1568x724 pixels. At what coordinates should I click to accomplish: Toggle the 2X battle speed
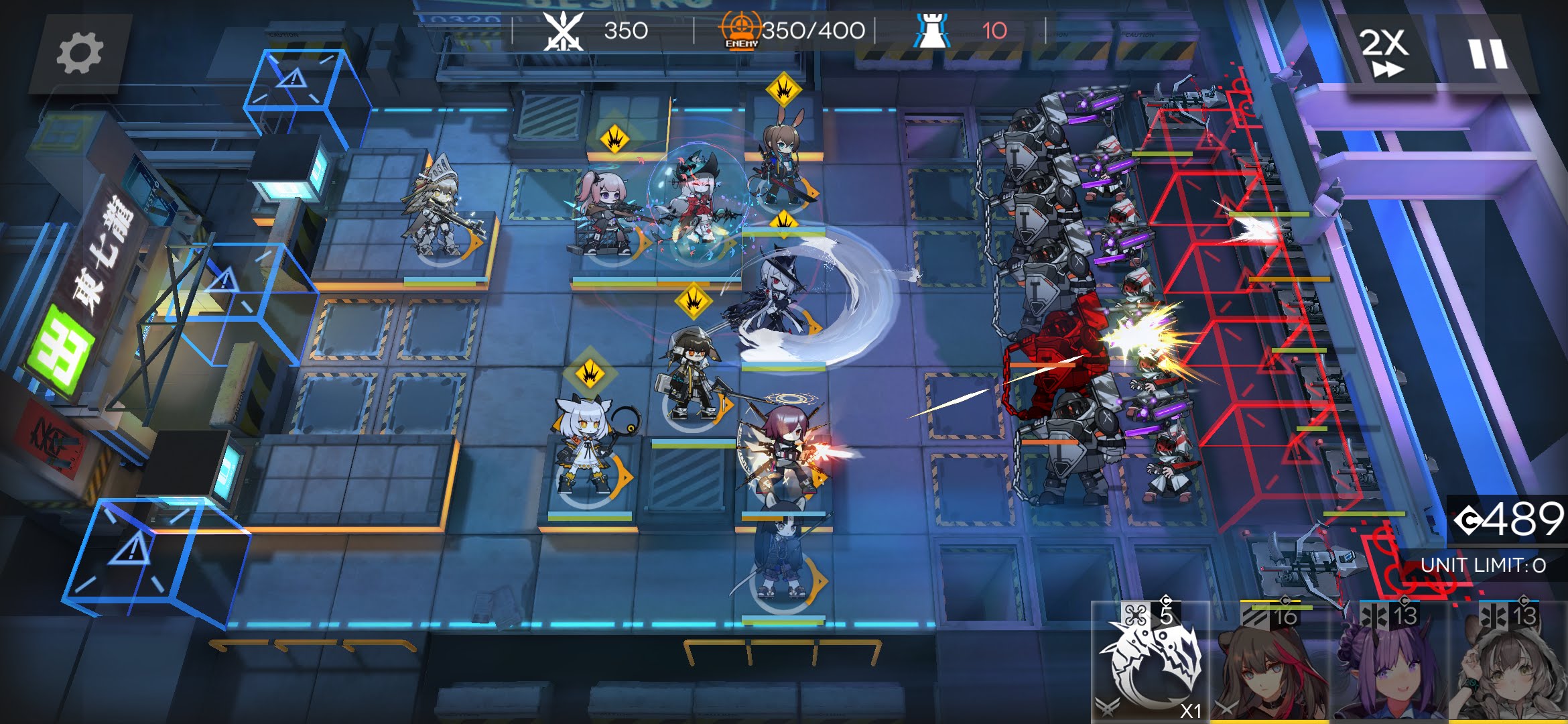tap(1384, 52)
